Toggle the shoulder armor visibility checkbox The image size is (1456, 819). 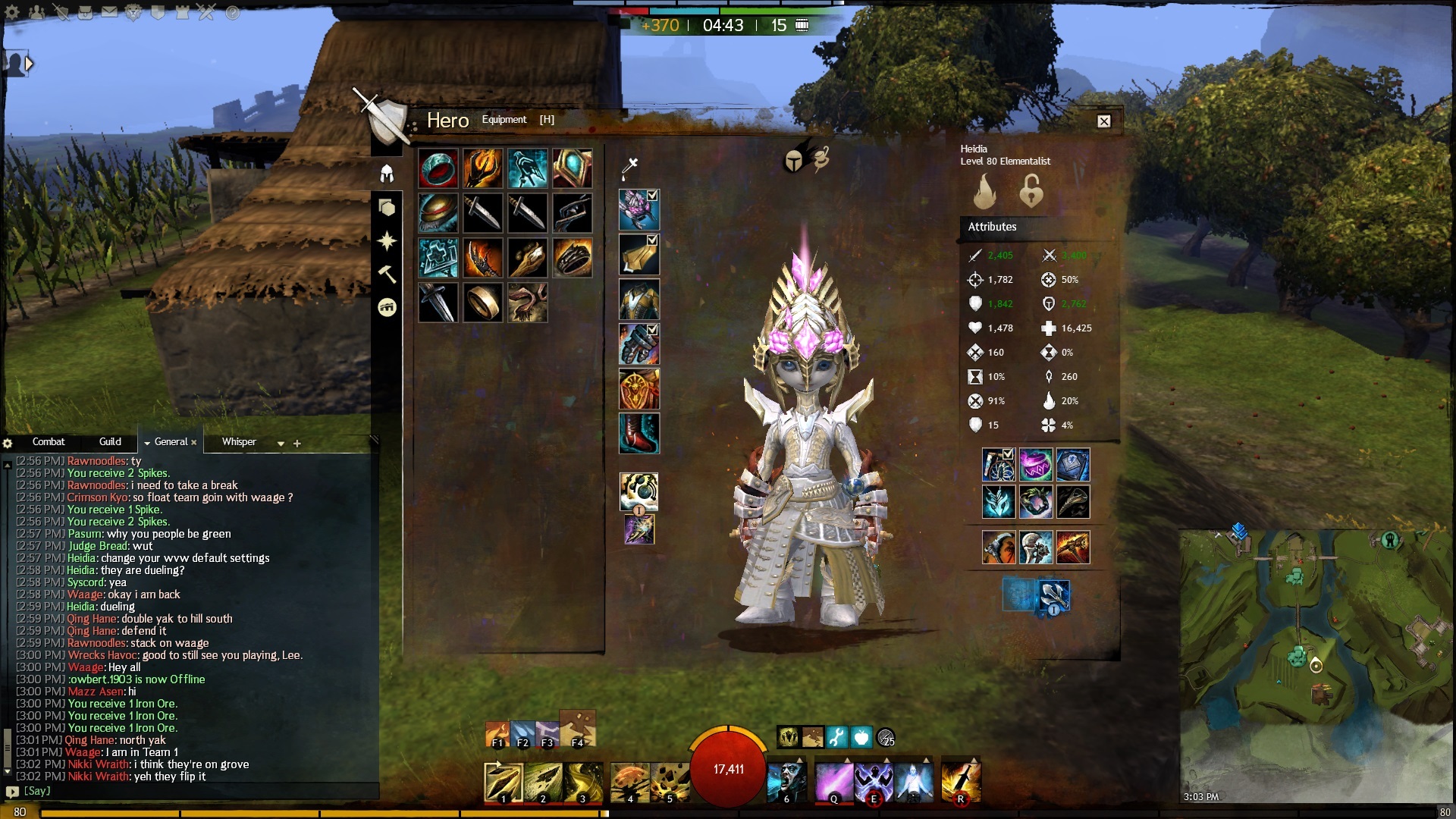tap(652, 240)
